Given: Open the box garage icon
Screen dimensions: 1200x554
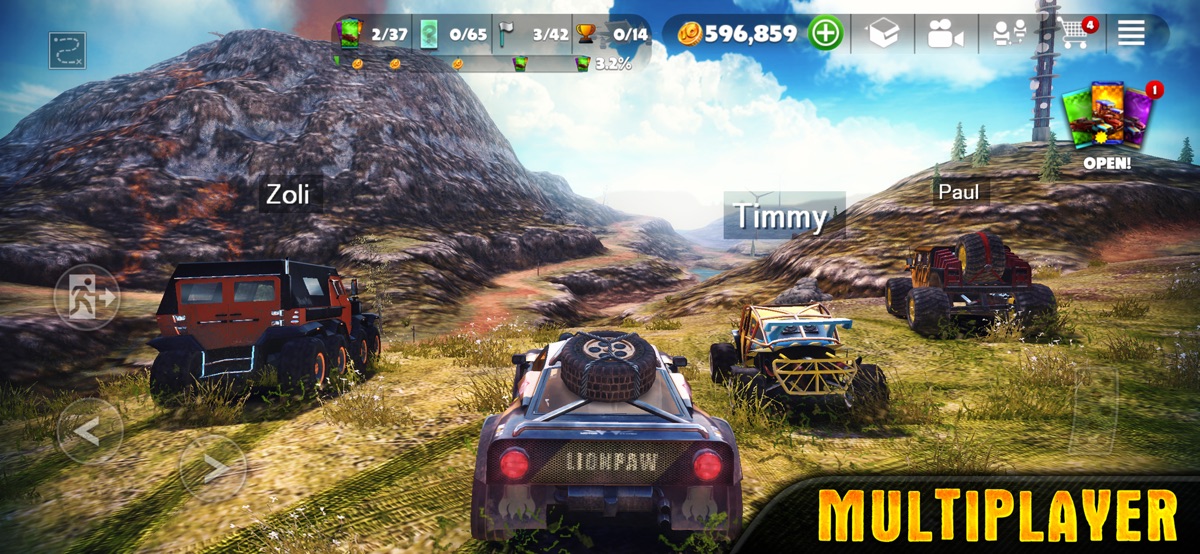Looking at the screenshot, I should pos(883,34).
